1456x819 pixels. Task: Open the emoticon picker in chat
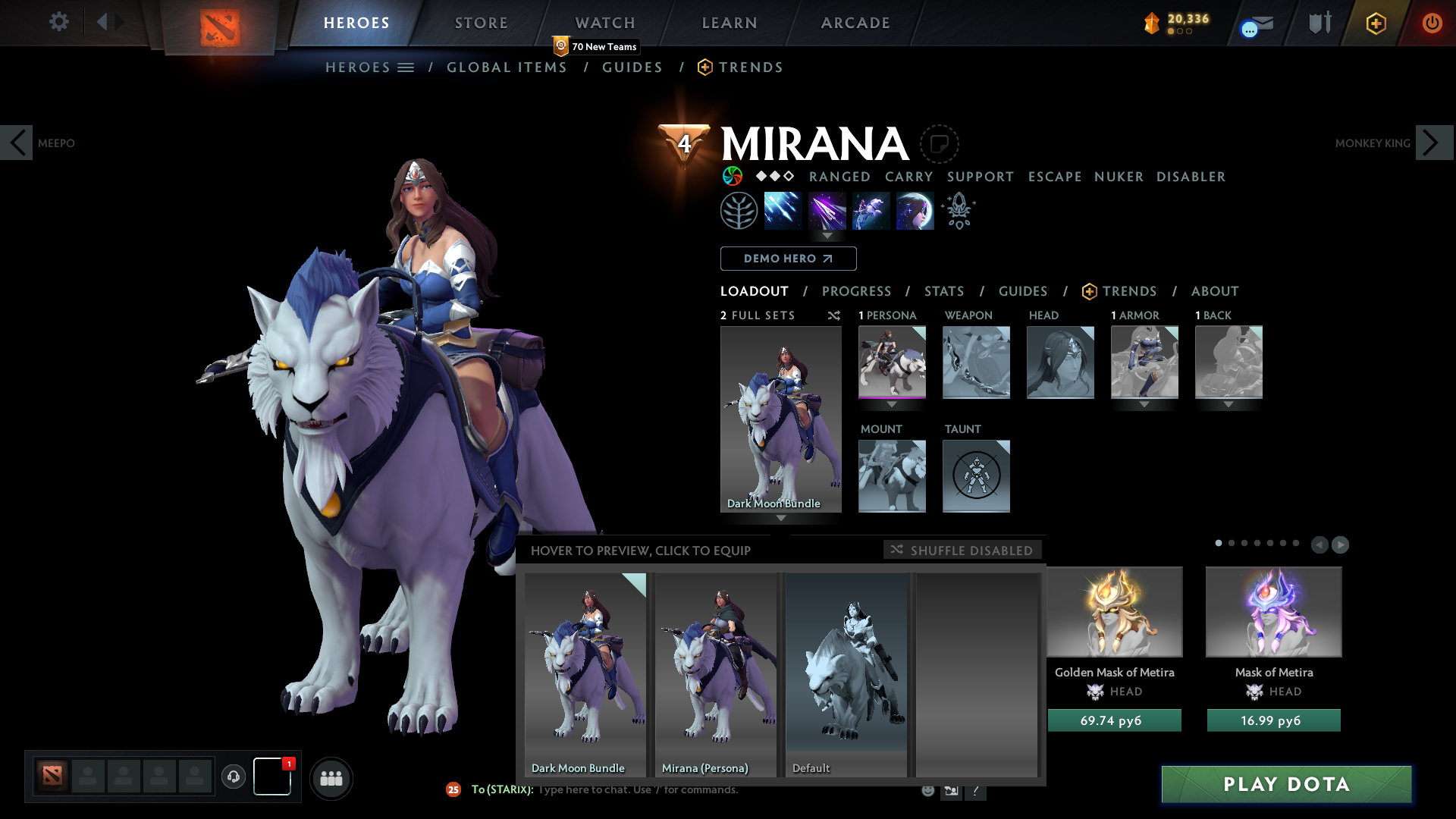928,789
